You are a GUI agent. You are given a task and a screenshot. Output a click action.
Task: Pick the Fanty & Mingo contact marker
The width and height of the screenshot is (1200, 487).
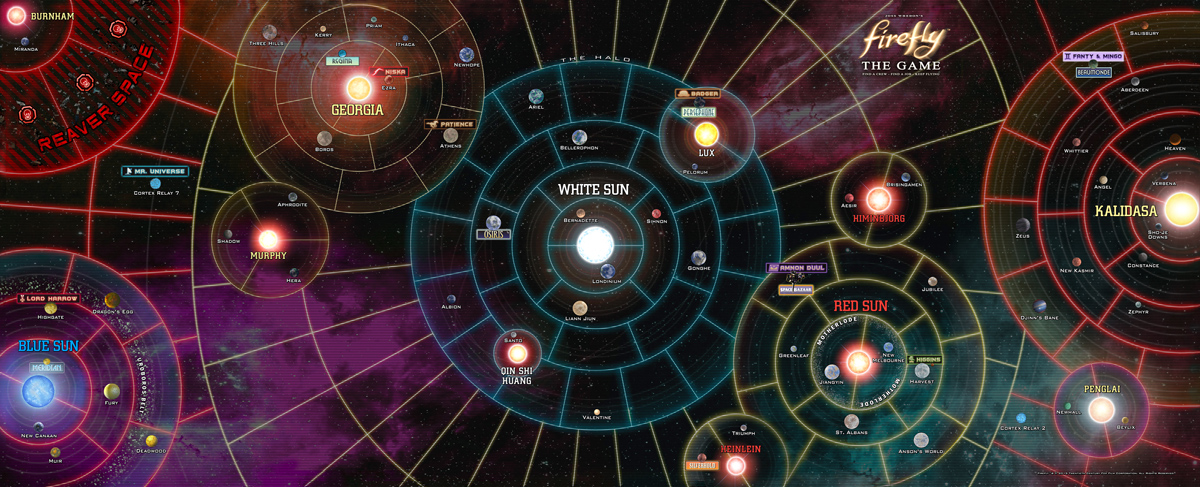(x=1094, y=57)
